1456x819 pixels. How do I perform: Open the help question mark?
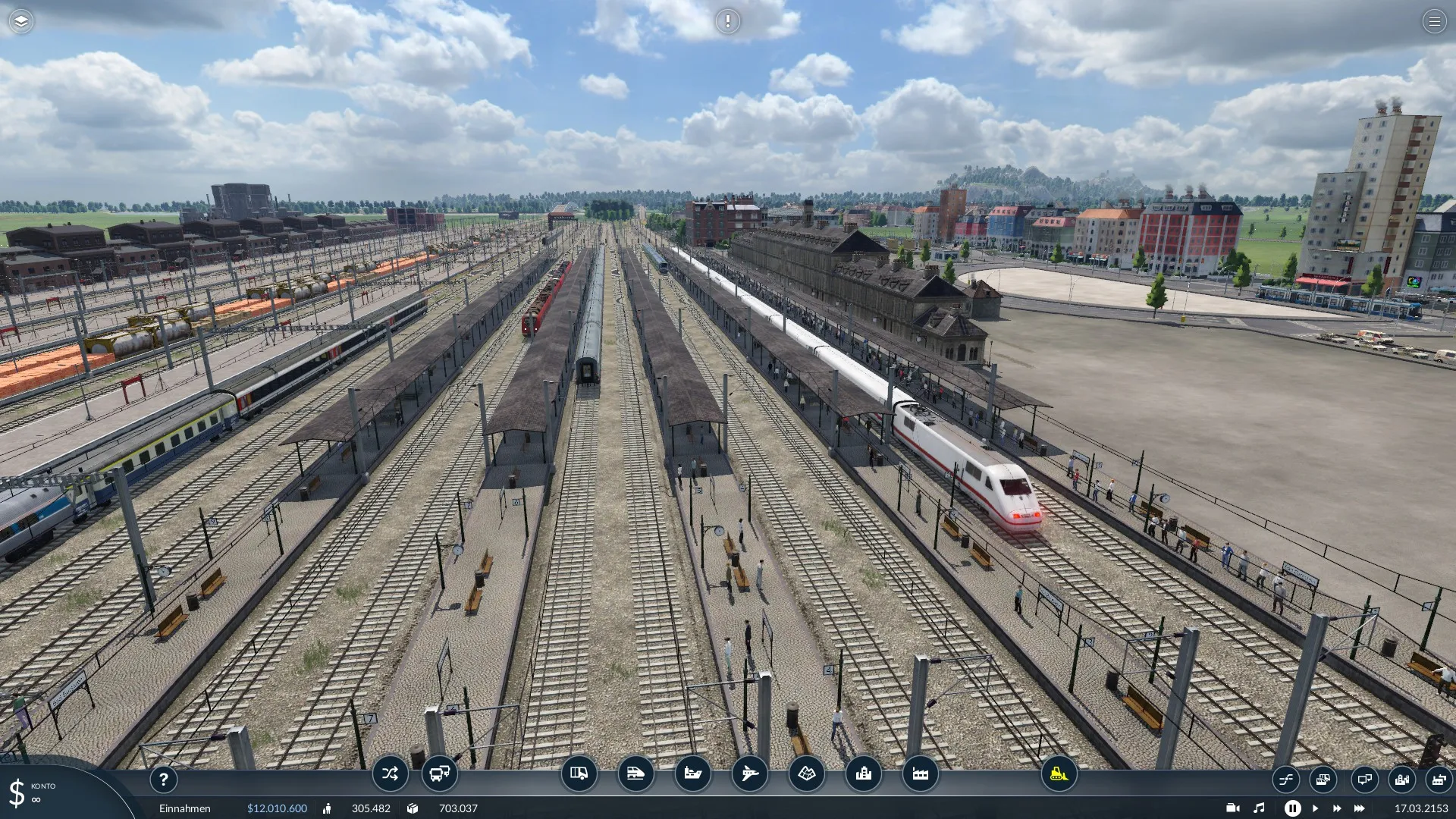[163, 779]
